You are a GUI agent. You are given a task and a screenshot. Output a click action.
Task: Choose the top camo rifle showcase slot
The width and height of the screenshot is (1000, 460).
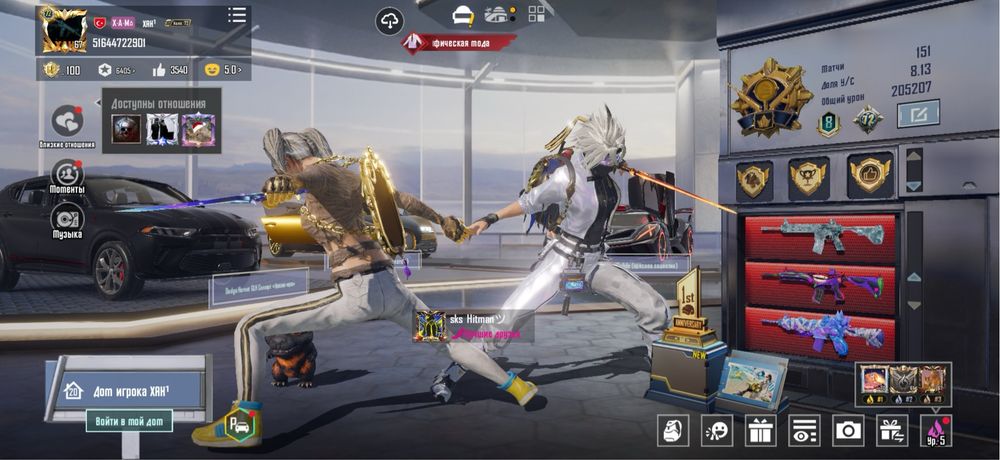(x=820, y=238)
